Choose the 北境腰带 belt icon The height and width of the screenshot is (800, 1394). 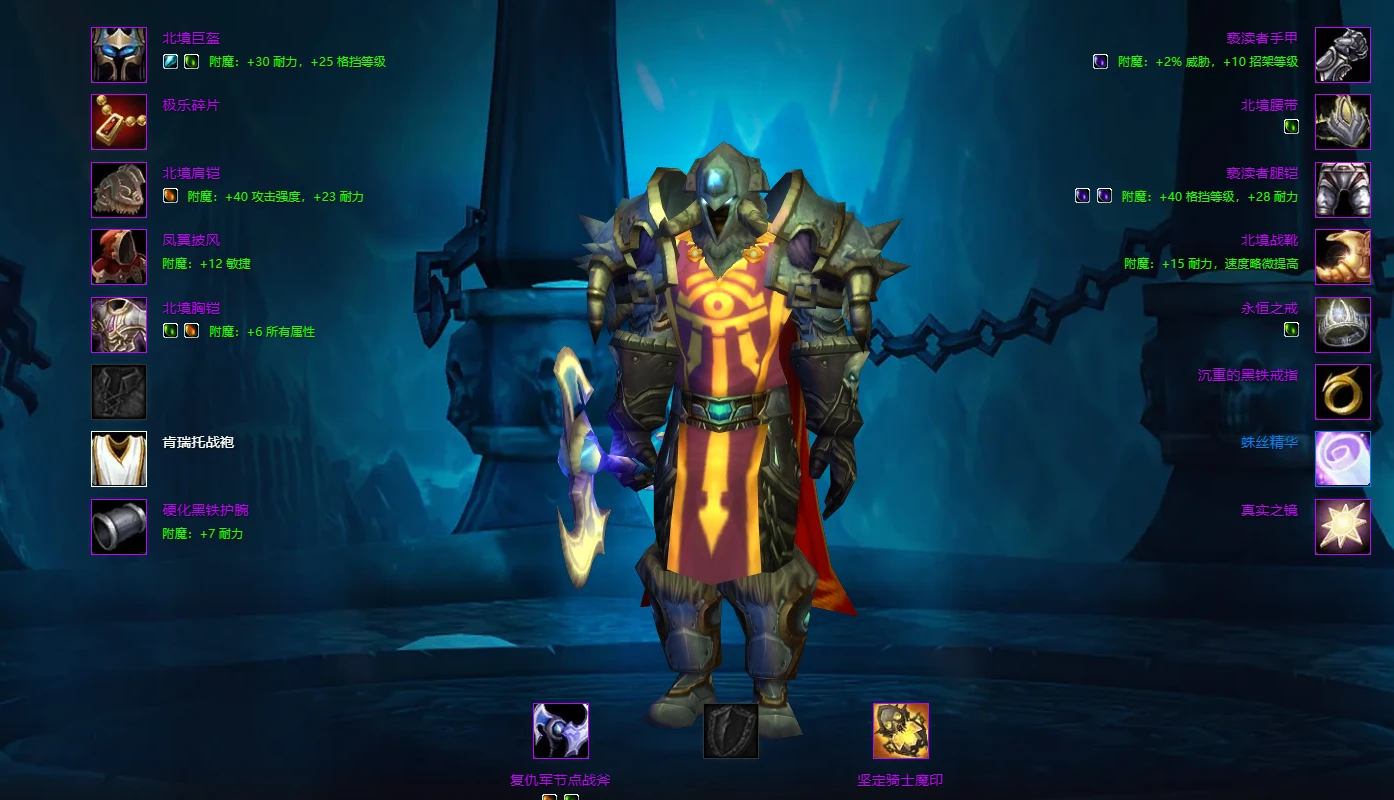tap(1342, 122)
